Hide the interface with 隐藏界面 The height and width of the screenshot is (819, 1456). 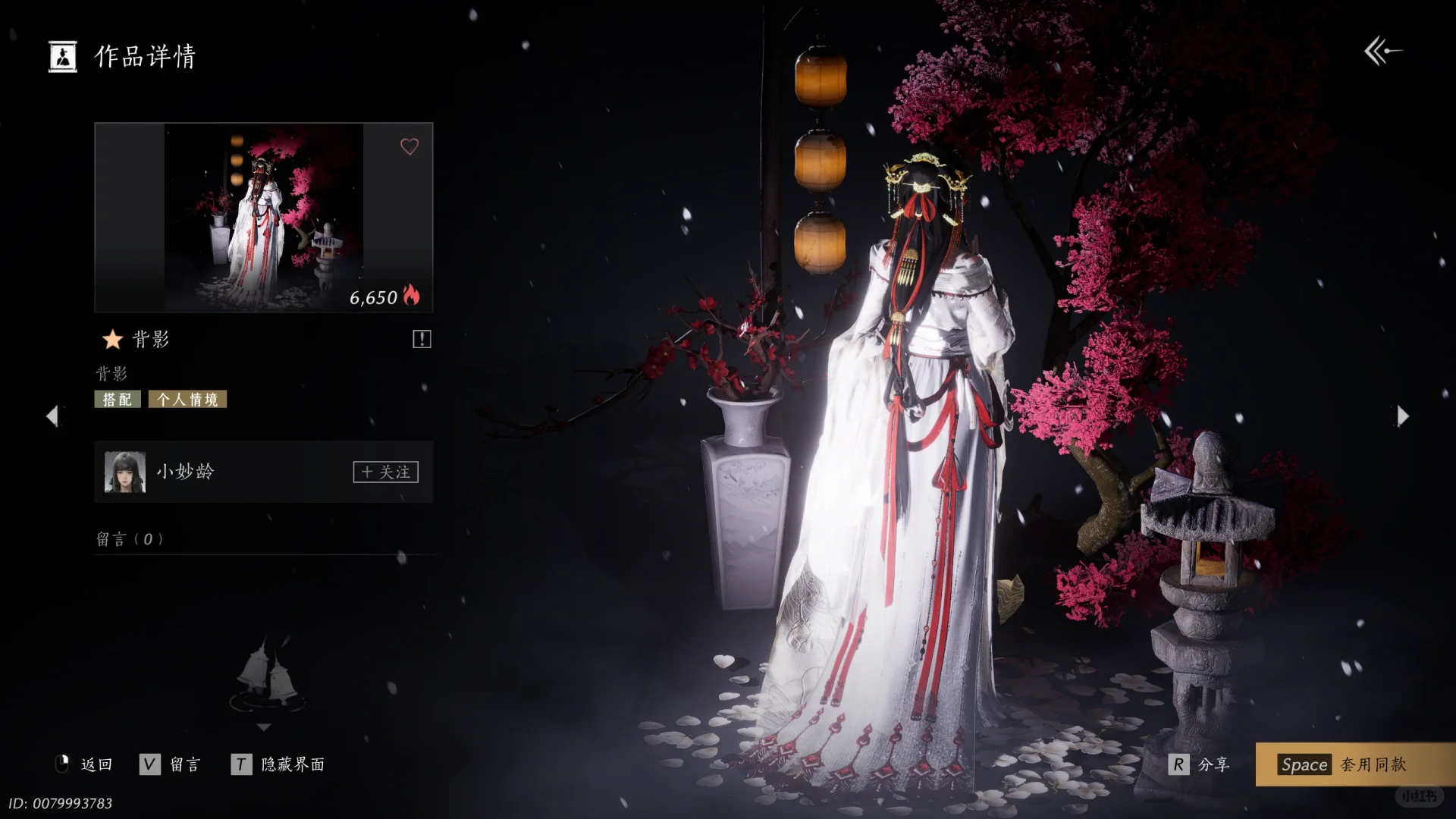click(278, 764)
